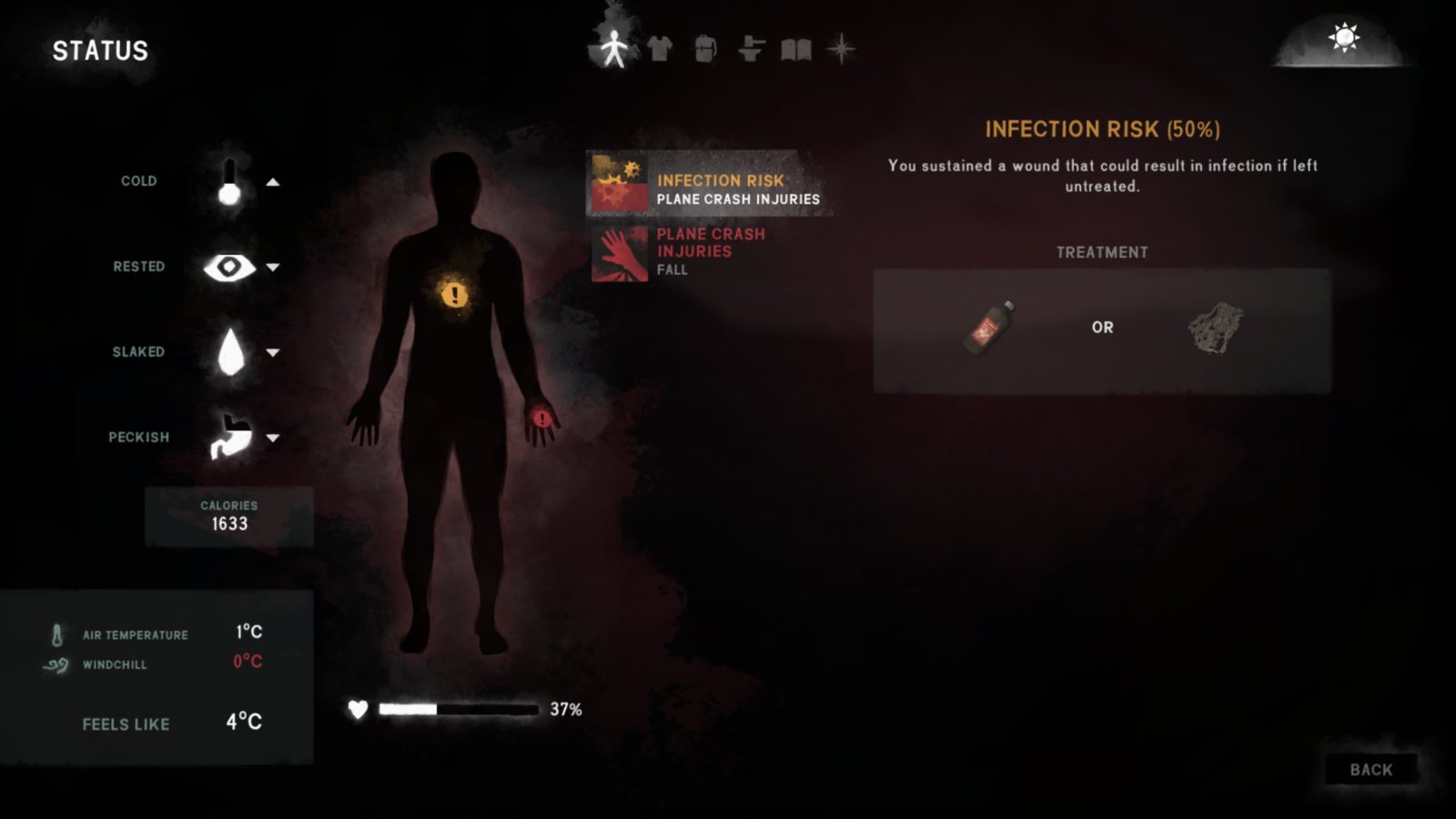Image resolution: width=1456 pixels, height=819 pixels.
Task: Switch to the compass star map tab
Action: tap(842, 48)
